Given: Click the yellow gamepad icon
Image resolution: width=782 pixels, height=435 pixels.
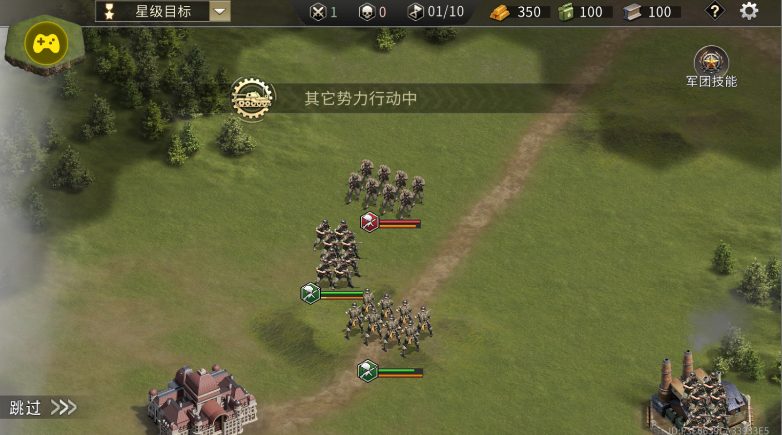Looking at the screenshot, I should pyautogui.click(x=45, y=44).
